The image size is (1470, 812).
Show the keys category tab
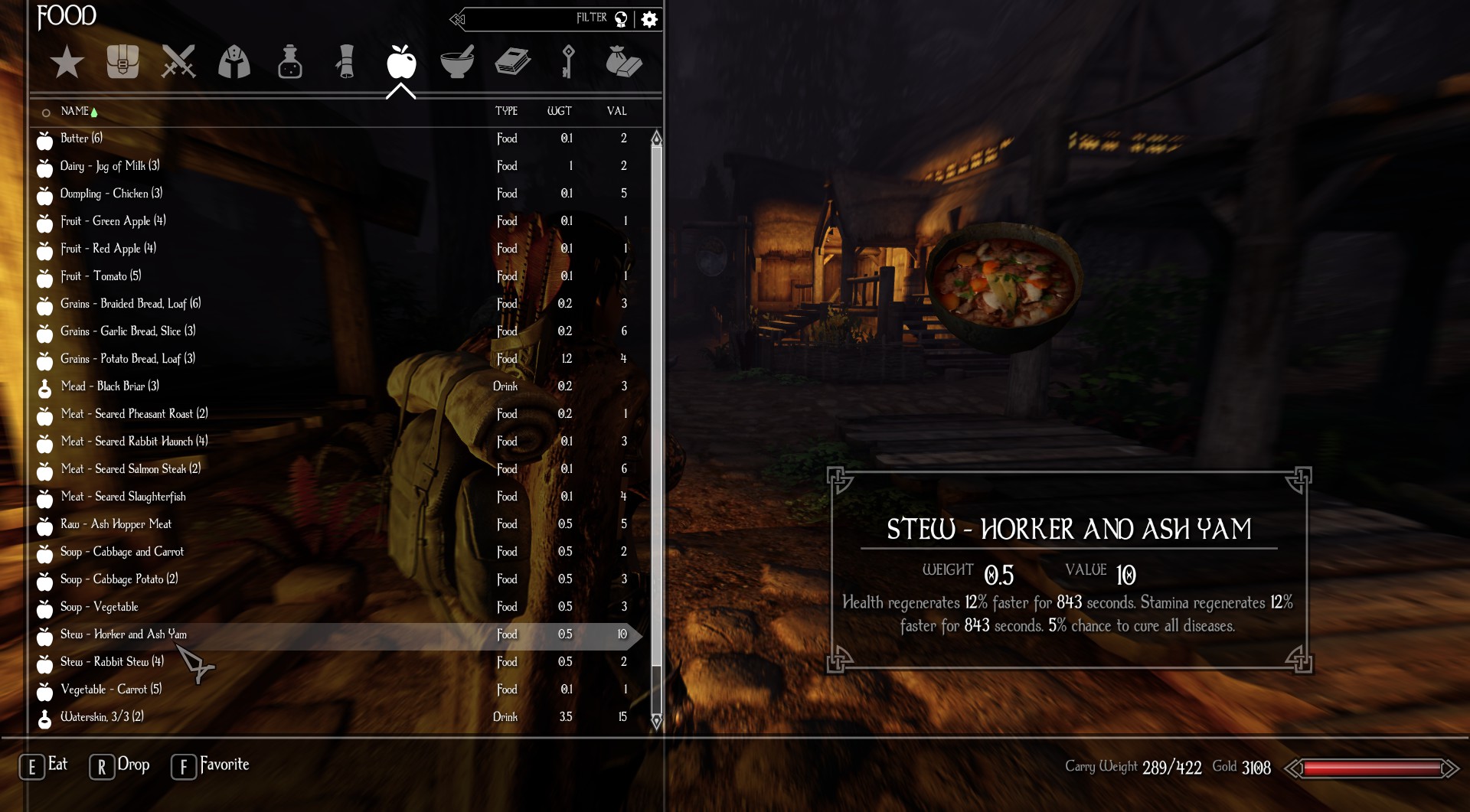pyautogui.click(x=567, y=62)
